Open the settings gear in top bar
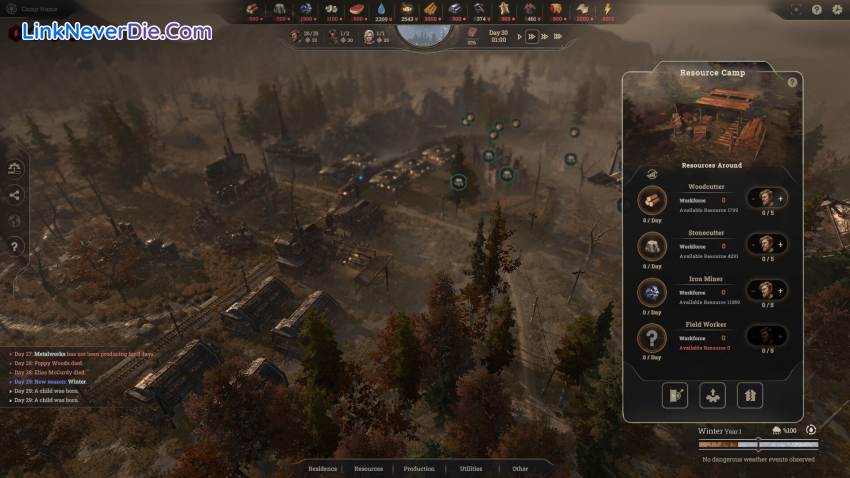The width and height of the screenshot is (850, 478). (837, 9)
